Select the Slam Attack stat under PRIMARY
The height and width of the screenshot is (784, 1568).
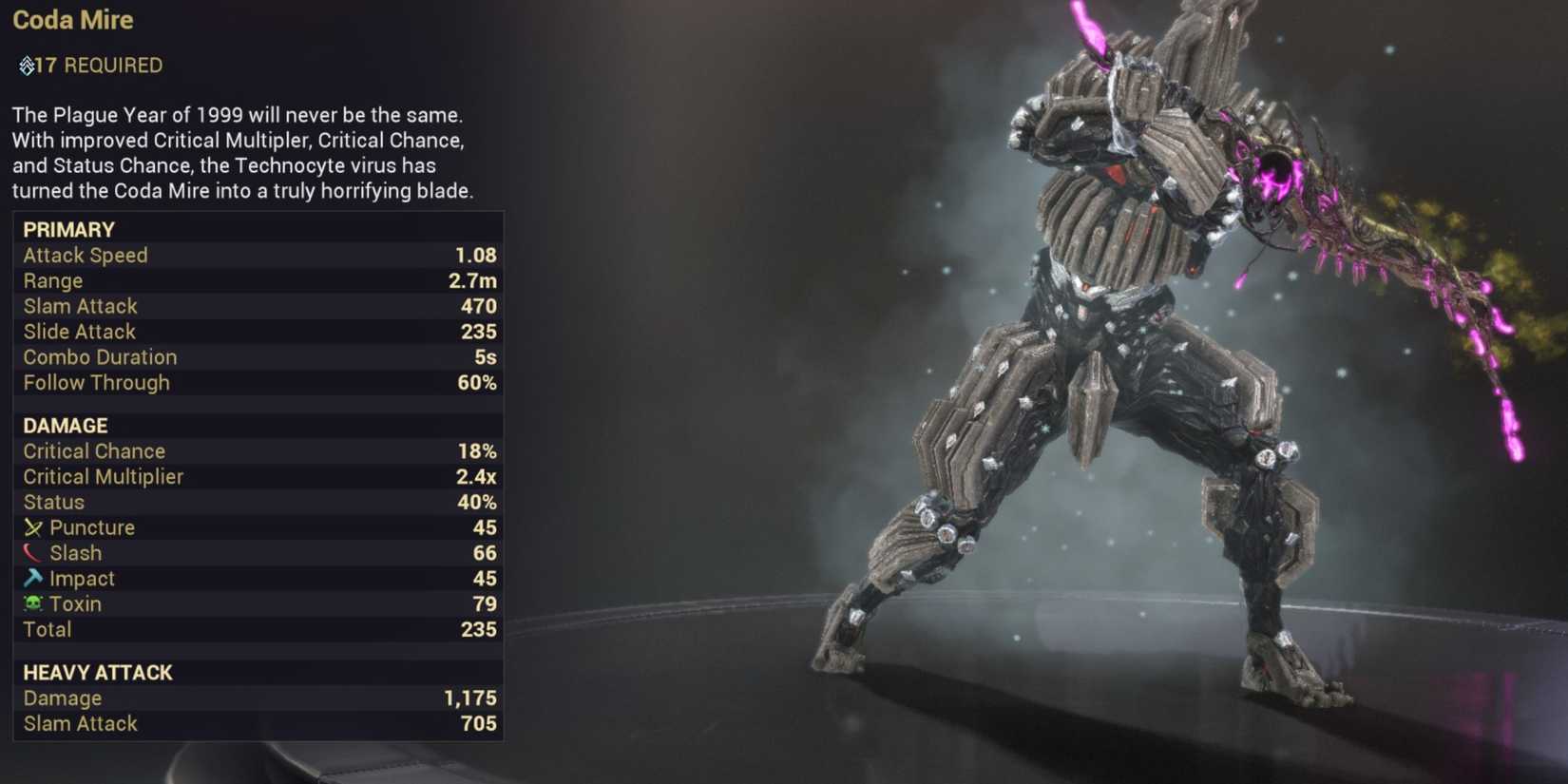80,306
